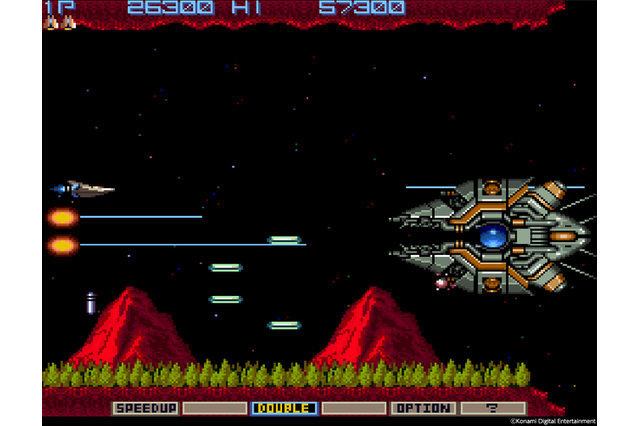Screen dimensions: 640x426
Task: Choose the OPTION power-up slot
Action: [x=422, y=408]
